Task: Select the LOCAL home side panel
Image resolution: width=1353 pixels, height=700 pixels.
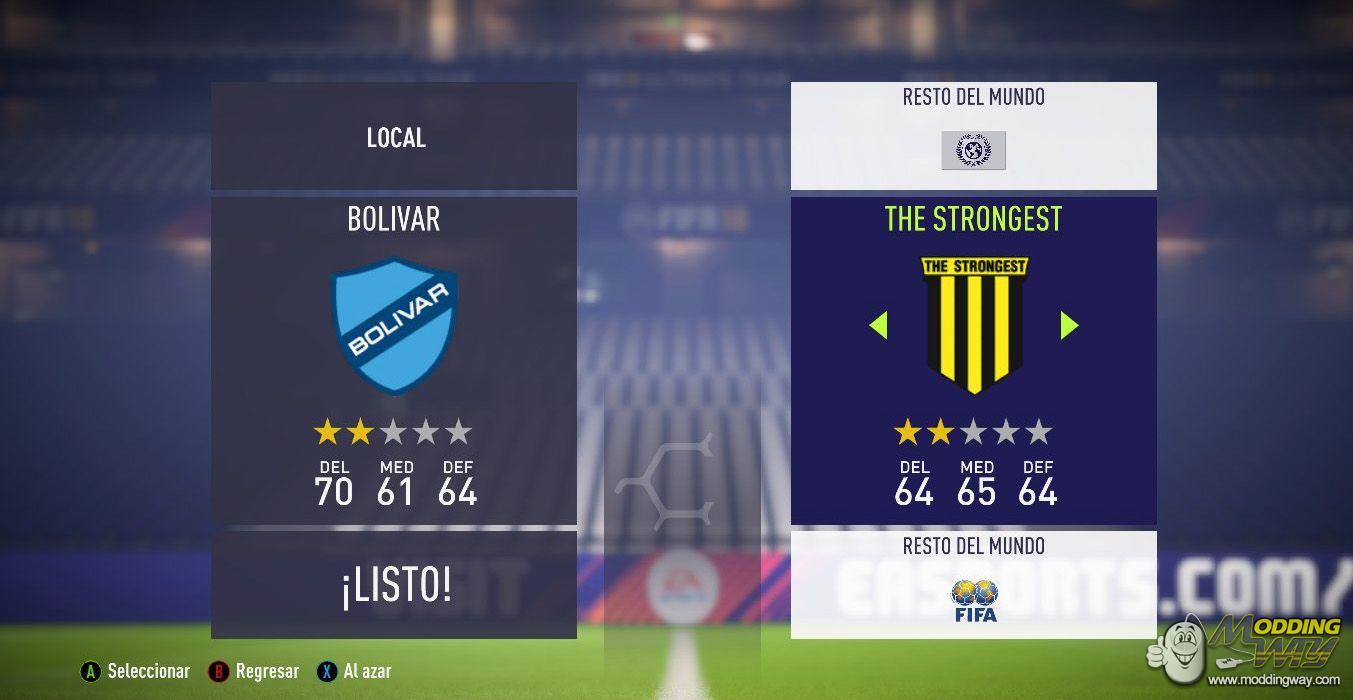Action: coord(394,137)
